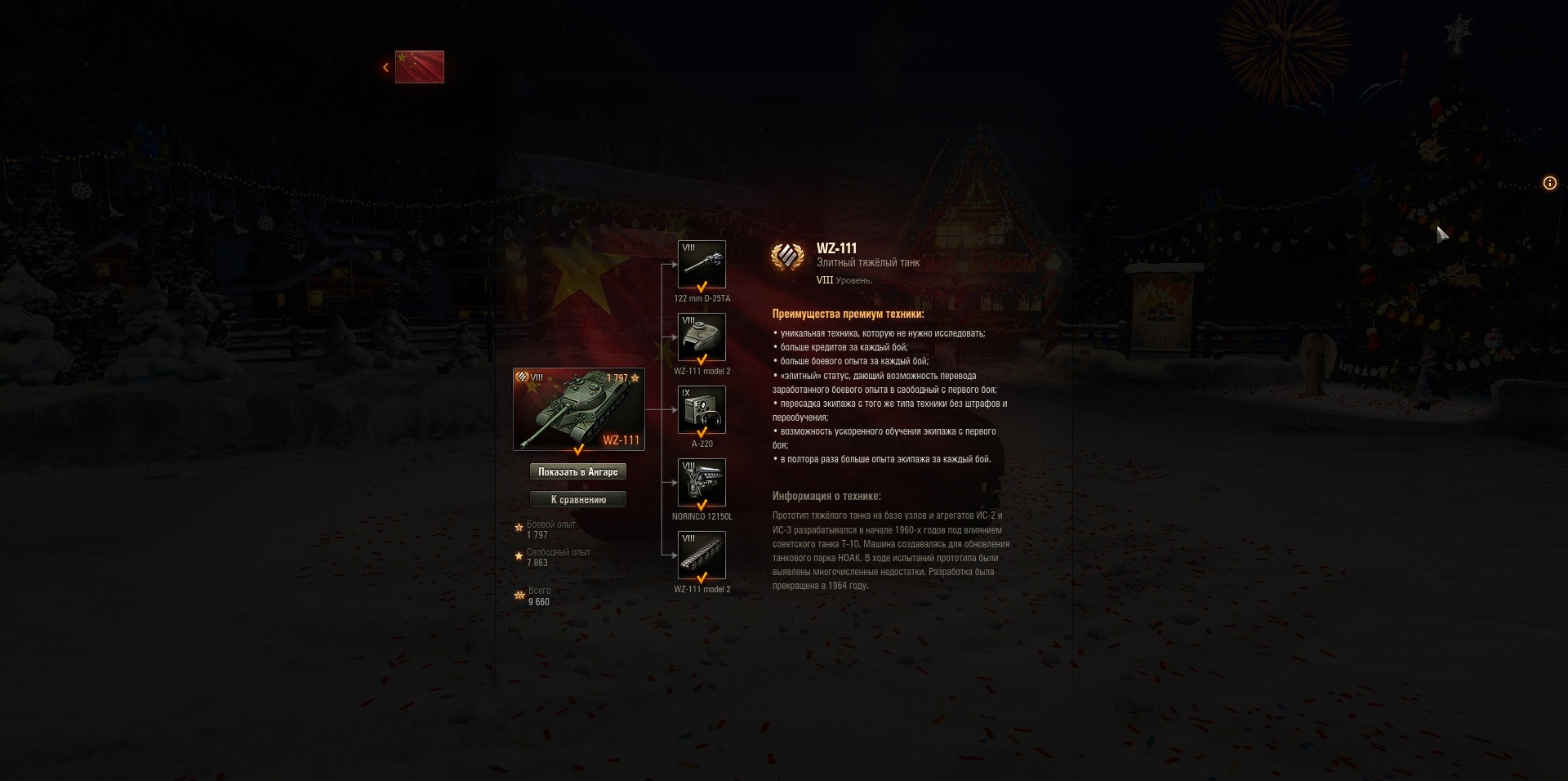1568x781 pixels.
Task: Collapse the tech tree with the back chevron
Action: (385, 67)
